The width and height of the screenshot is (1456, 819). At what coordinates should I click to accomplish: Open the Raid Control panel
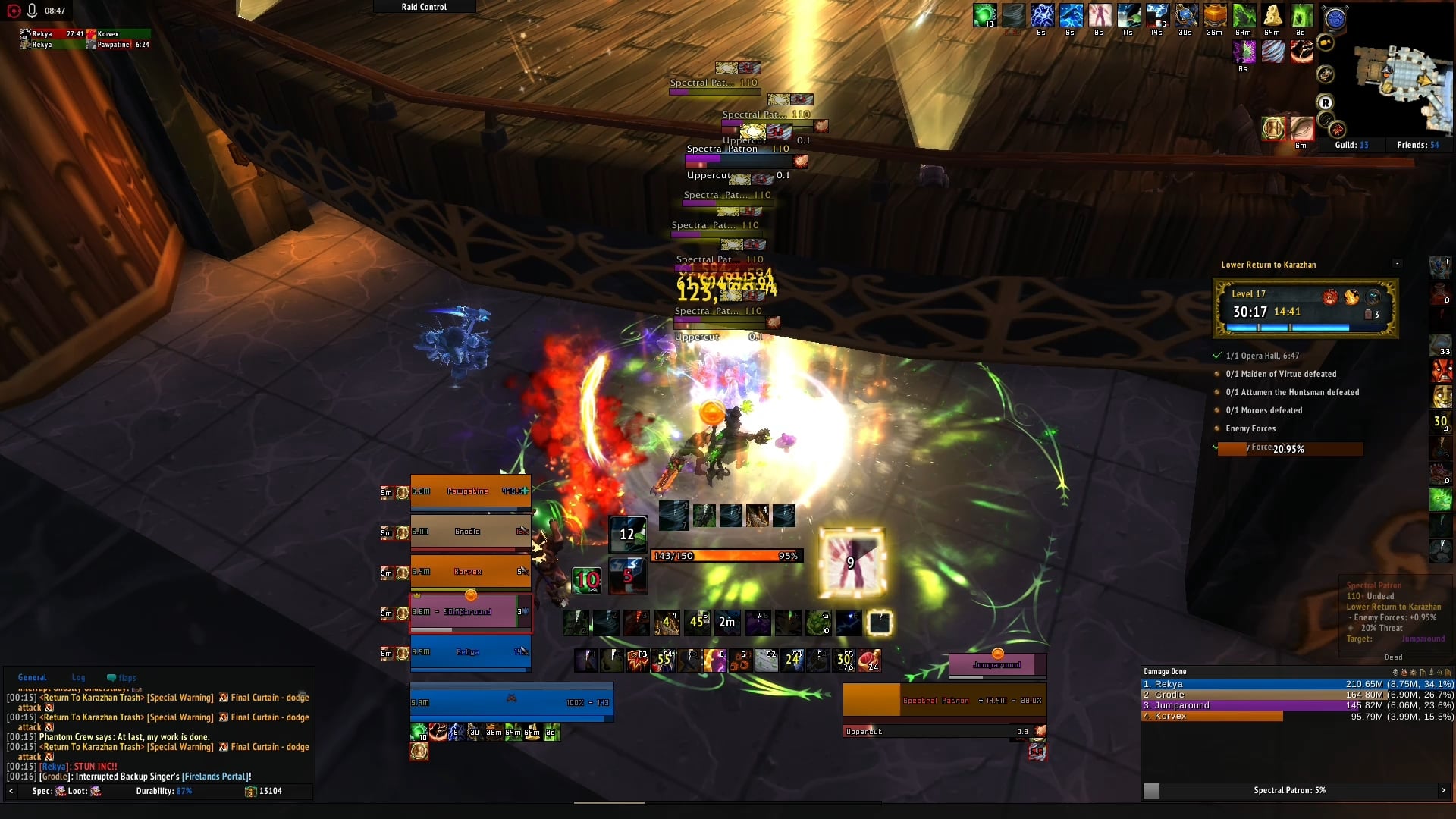click(424, 7)
